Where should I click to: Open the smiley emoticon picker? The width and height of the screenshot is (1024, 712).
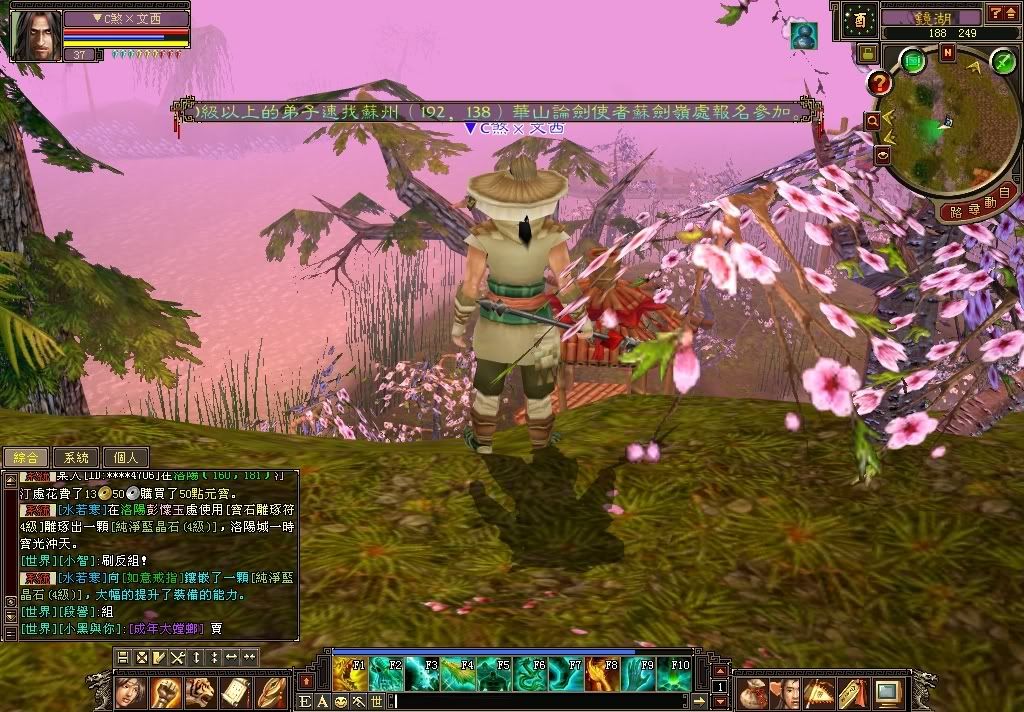pyautogui.click(x=340, y=702)
